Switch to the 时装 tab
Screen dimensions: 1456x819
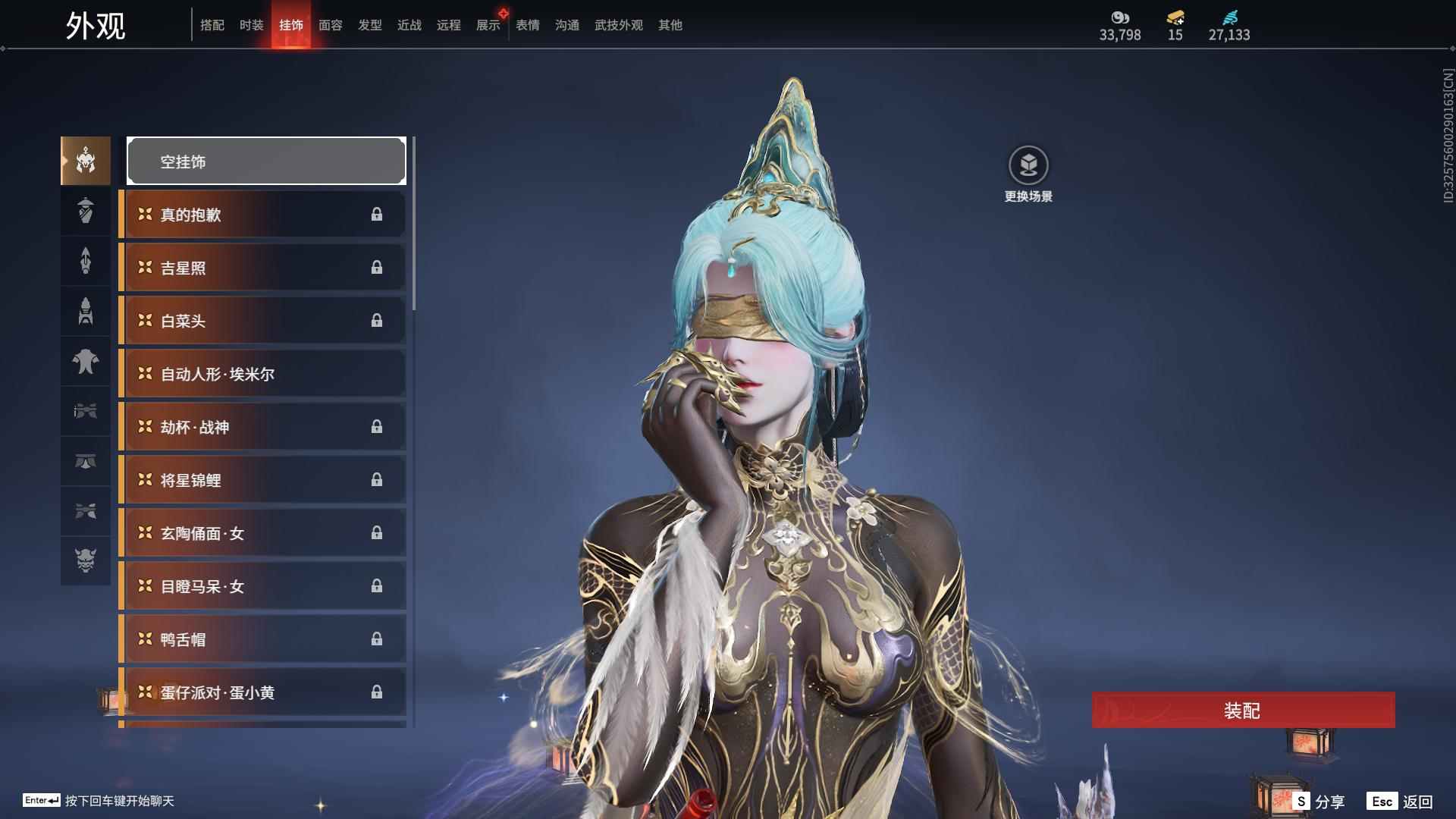coord(251,25)
